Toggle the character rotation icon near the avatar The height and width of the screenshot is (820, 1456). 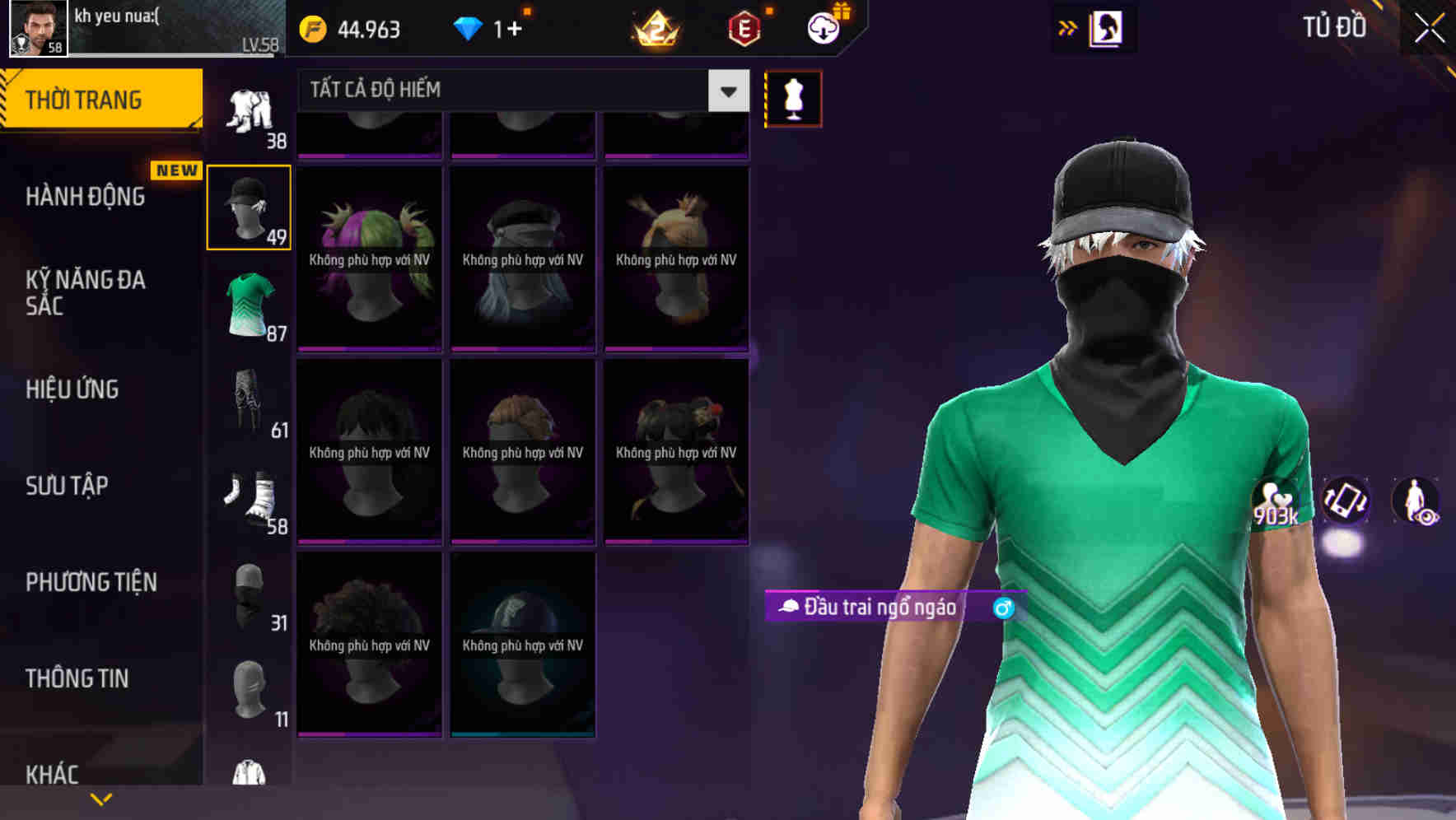pos(1345,503)
